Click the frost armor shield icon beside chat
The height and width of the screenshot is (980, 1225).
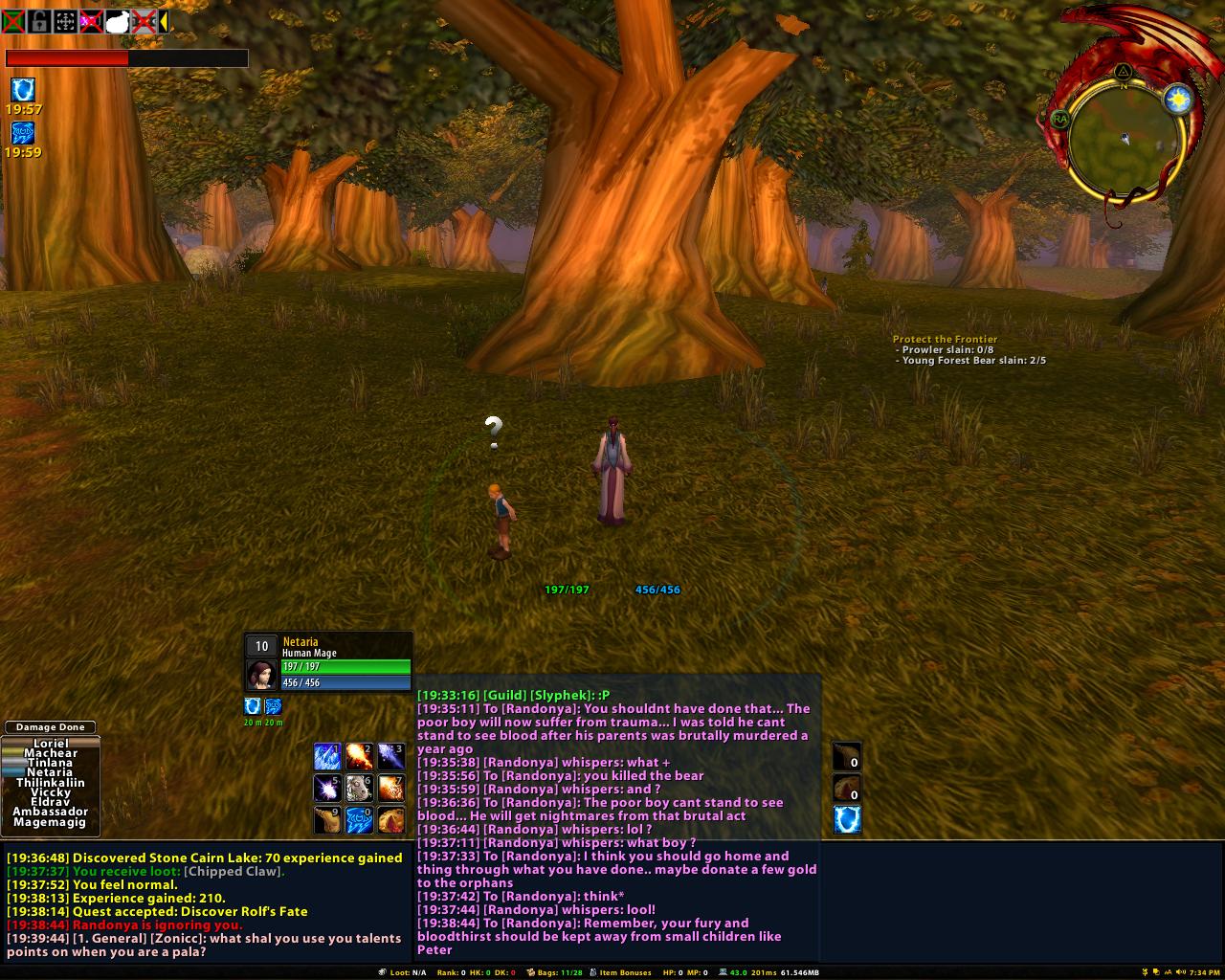tap(847, 819)
